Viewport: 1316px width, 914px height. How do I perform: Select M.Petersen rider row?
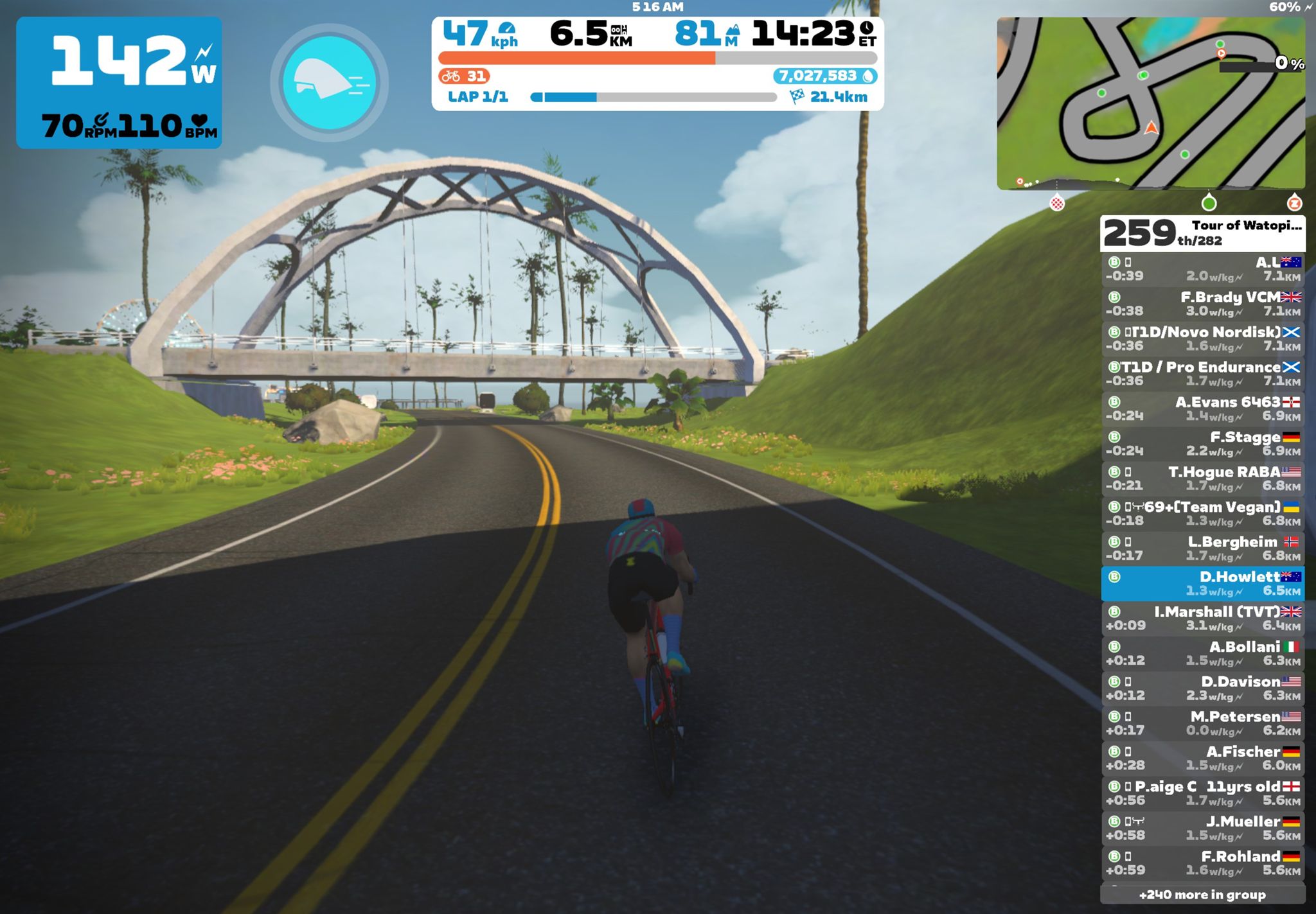[x=1202, y=723]
